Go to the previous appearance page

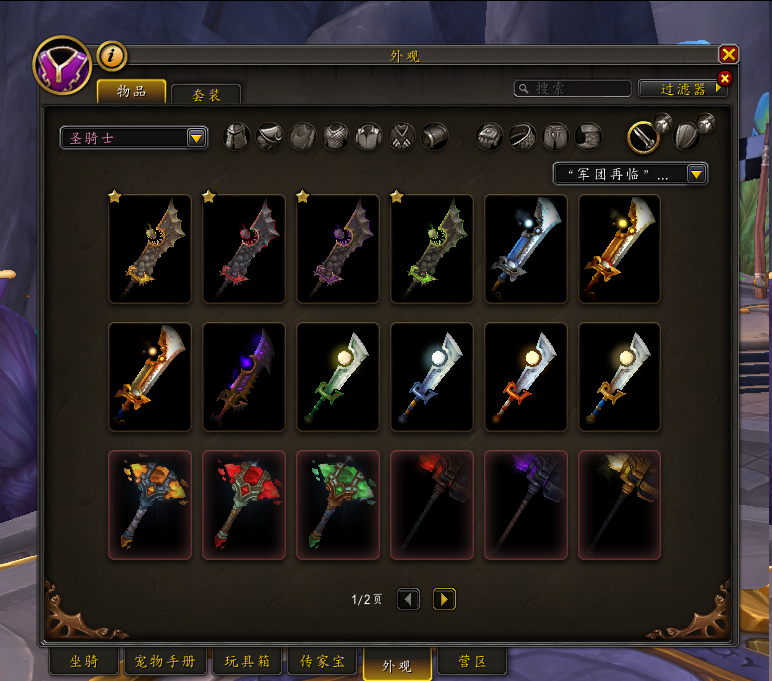pos(408,599)
